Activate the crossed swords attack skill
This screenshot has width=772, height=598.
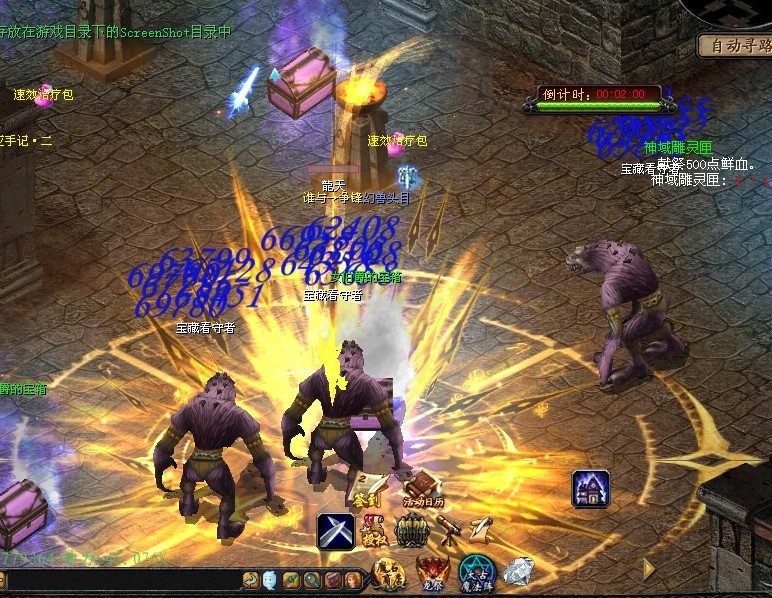coord(336,531)
